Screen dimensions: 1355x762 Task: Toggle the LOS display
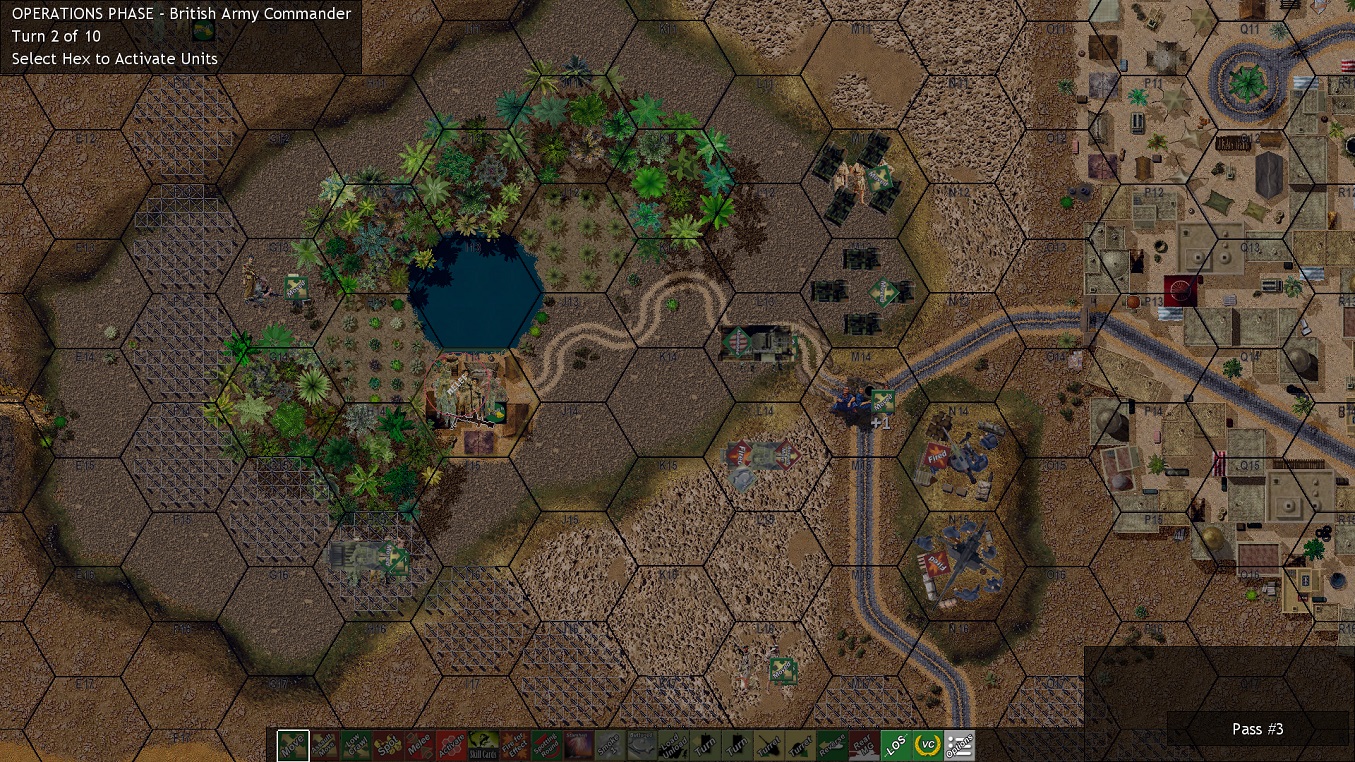click(x=895, y=745)
